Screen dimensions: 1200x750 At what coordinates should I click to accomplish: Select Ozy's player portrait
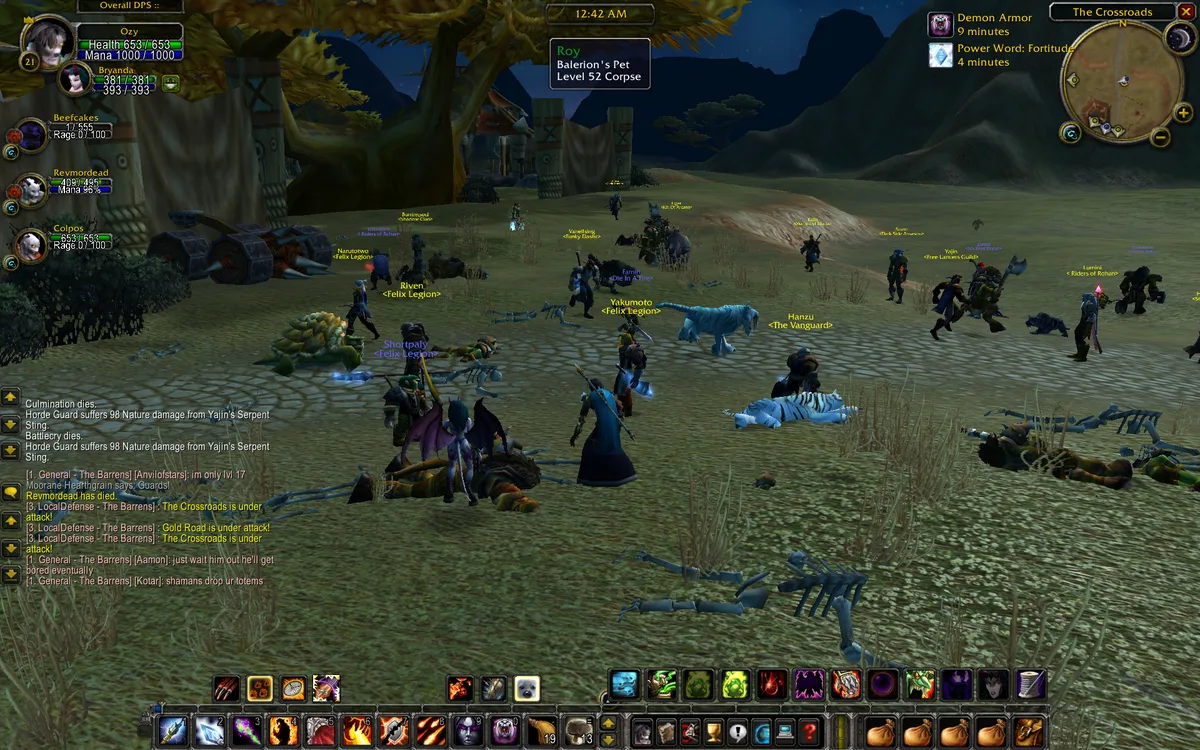tap(47, 42)
